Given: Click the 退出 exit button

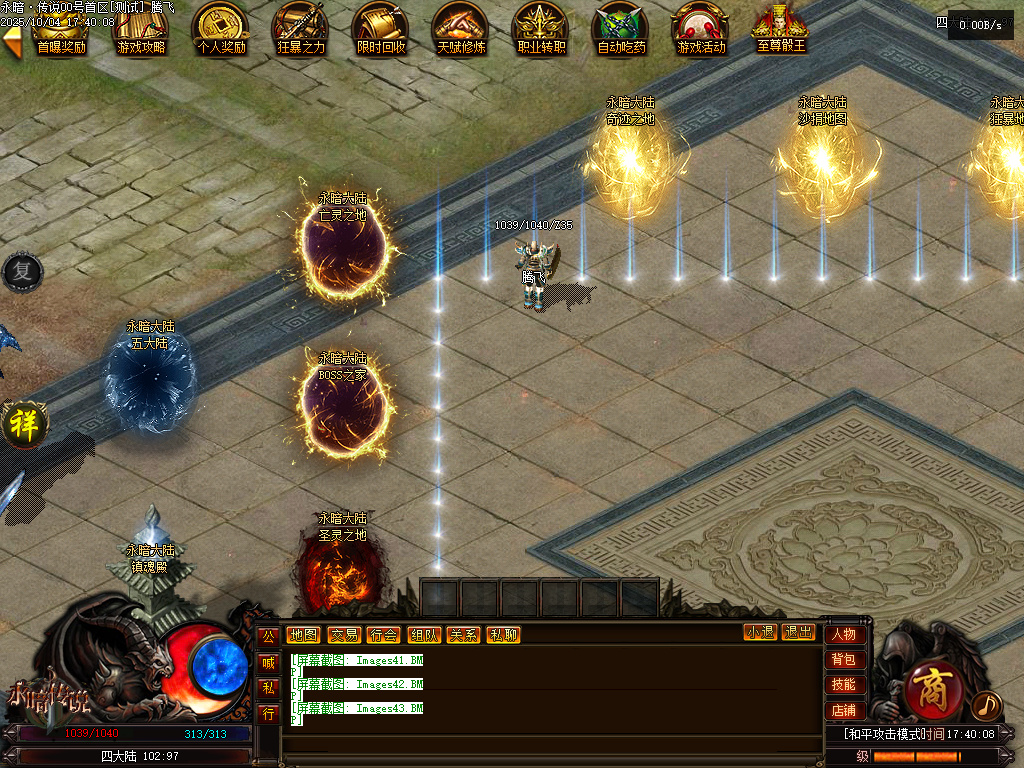Looking at the screenshot, I should pos(798,632).
